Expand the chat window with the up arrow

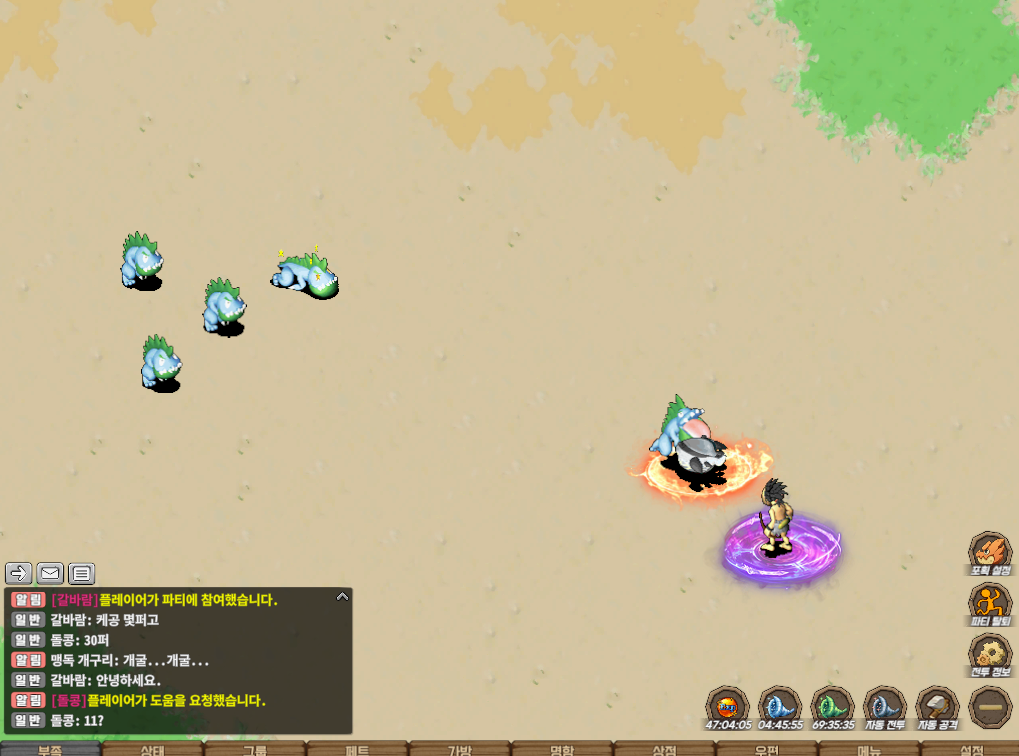point(342,596)
